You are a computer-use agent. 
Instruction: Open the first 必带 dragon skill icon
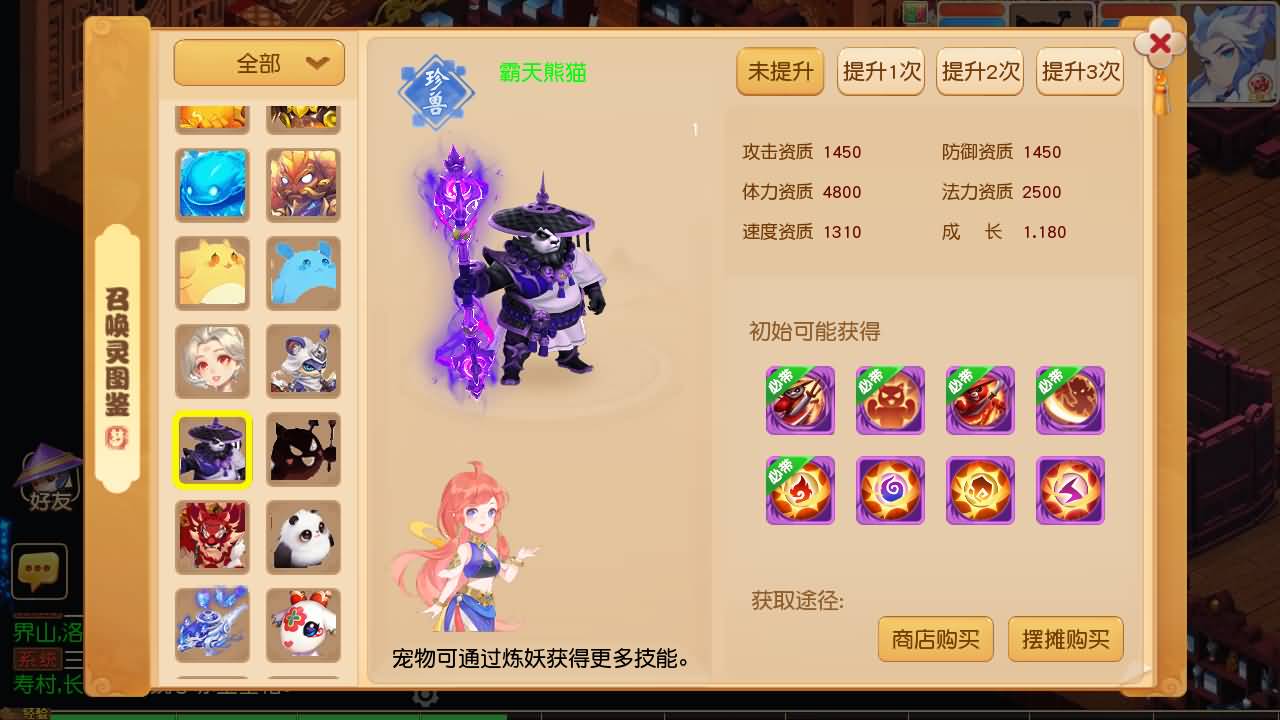point(800,400)
